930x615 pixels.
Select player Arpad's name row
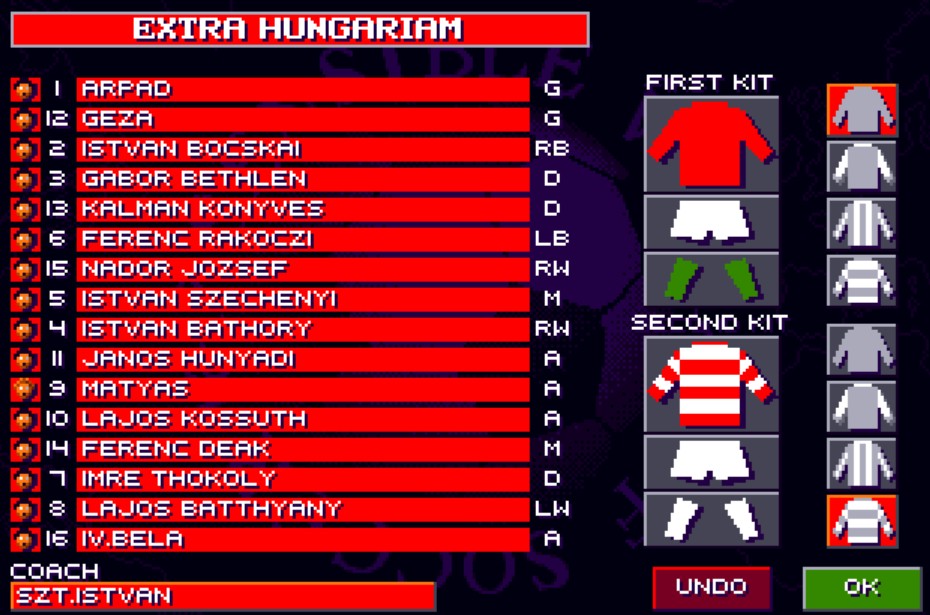[303, 89]
